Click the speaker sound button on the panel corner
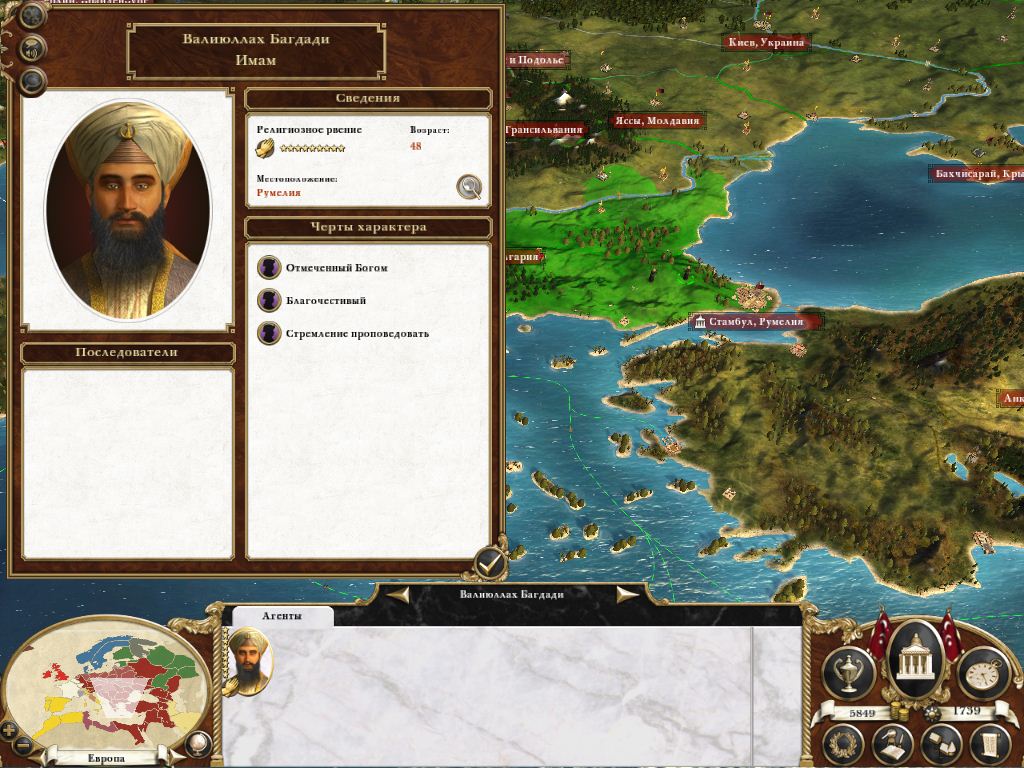 pos(33,47)
